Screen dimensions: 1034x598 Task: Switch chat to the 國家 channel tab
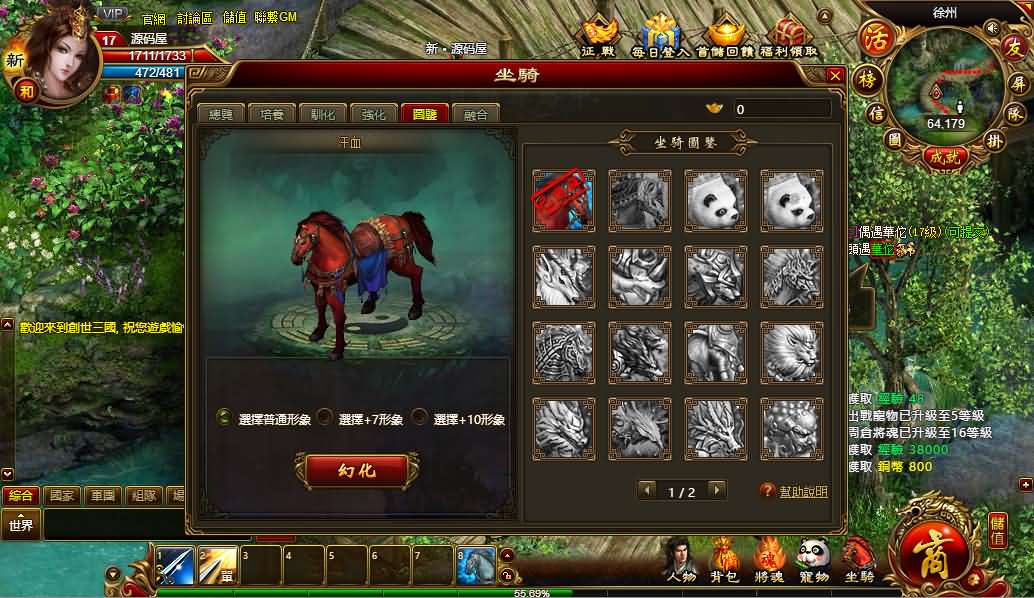[x=62, y=495]
